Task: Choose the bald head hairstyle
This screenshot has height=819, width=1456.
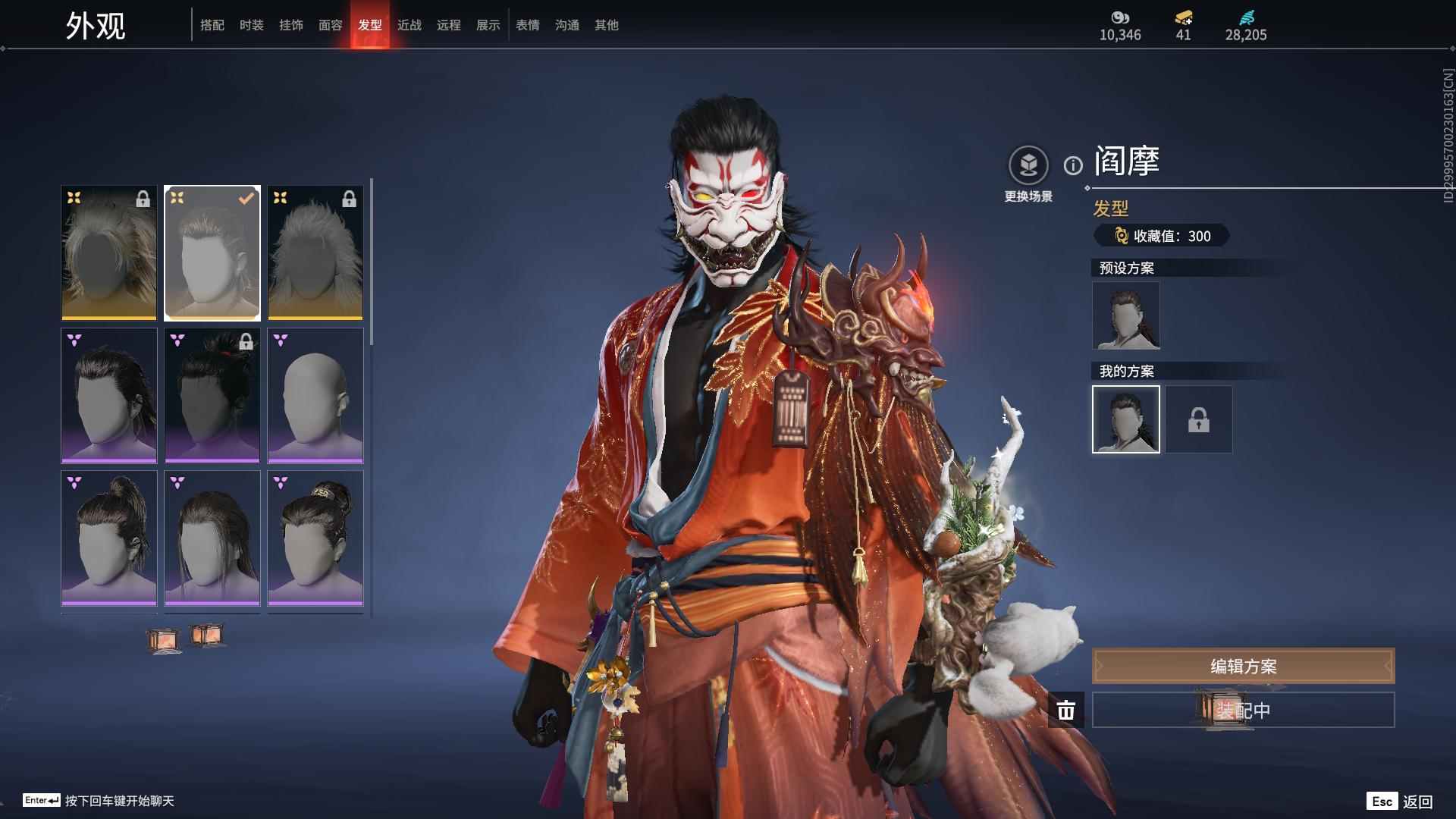Action: point(315,395)
